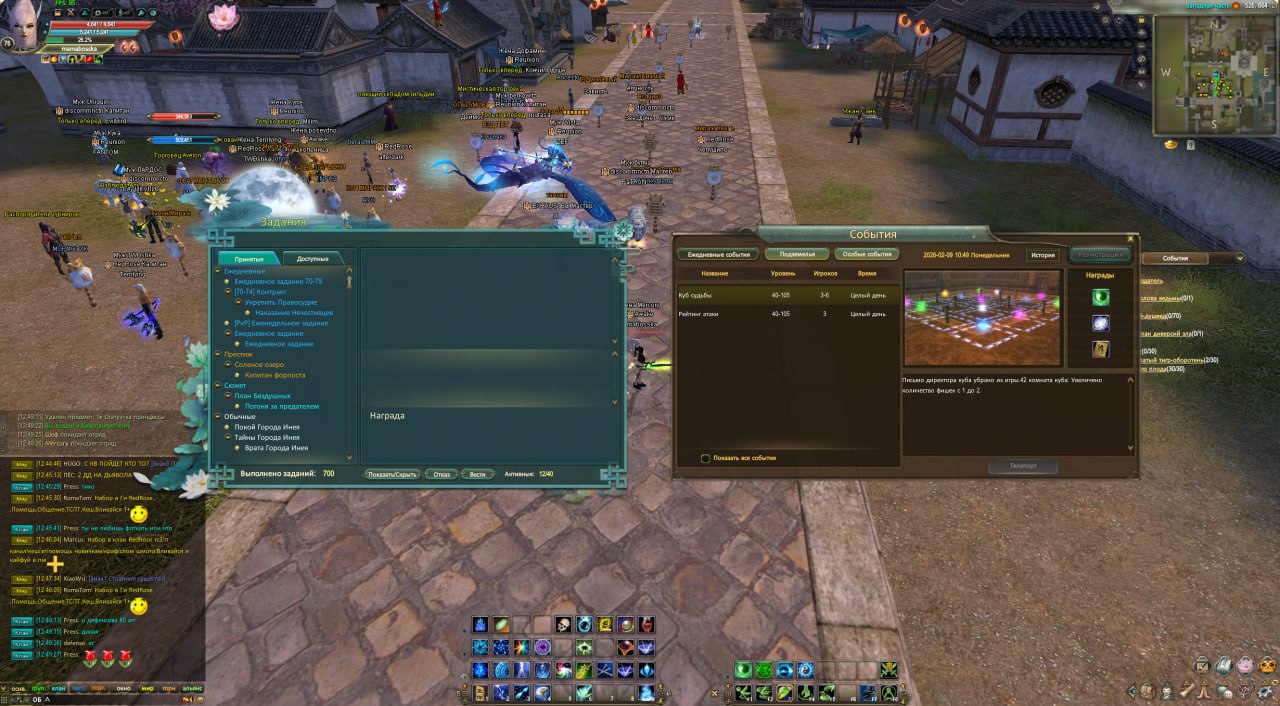Choose the Рейтинг атаки event row
This screenshot has height=706, width=1280.
[x=785, y=314]
